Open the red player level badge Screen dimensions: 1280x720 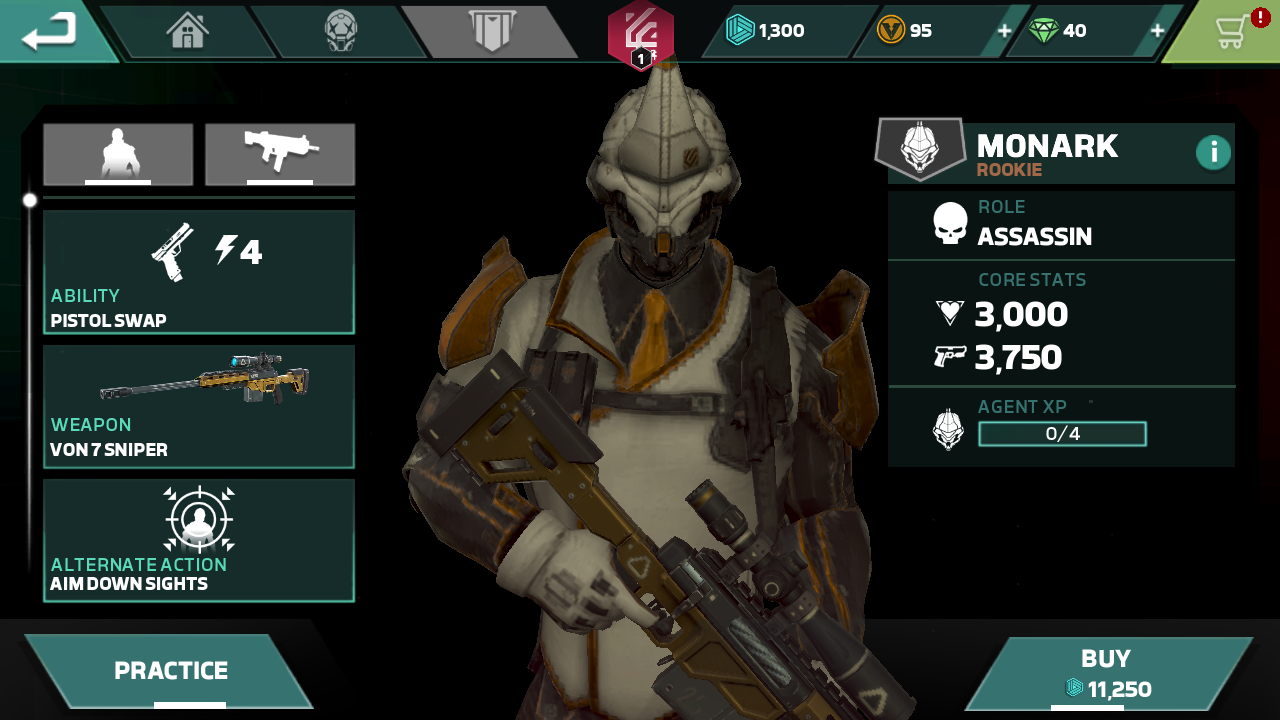click(x=640, y=36)
